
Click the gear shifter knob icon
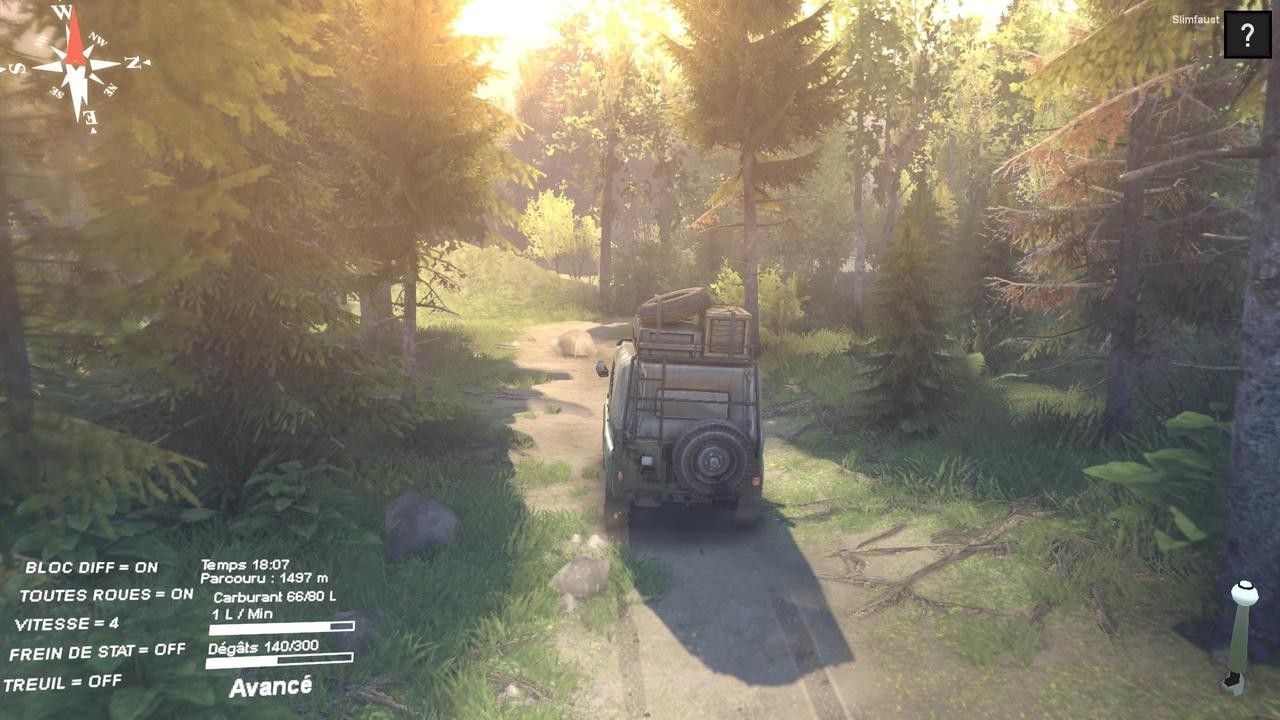tap(1243, 593)
